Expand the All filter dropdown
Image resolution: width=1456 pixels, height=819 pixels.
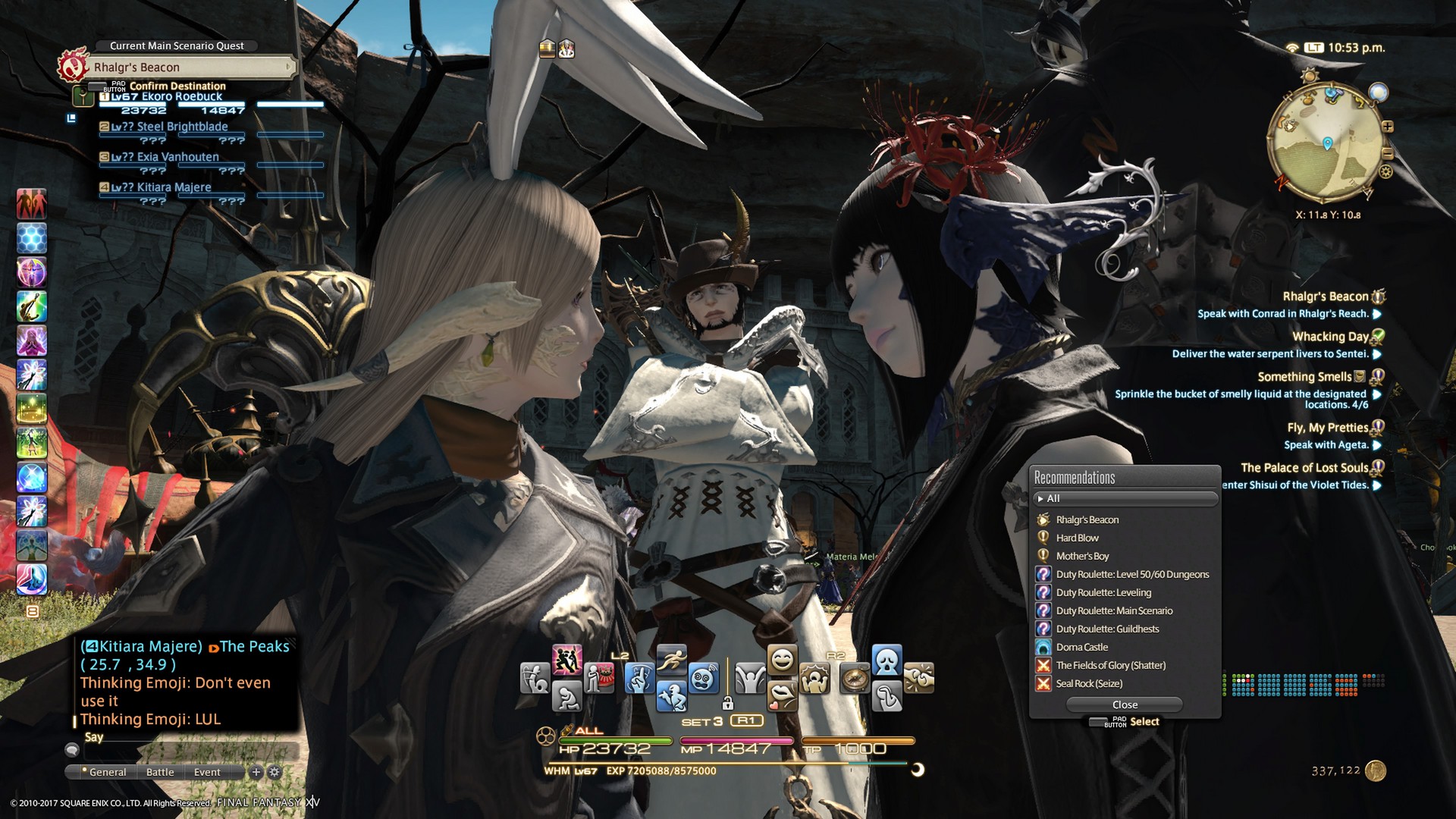click(x=1125, y=498)
